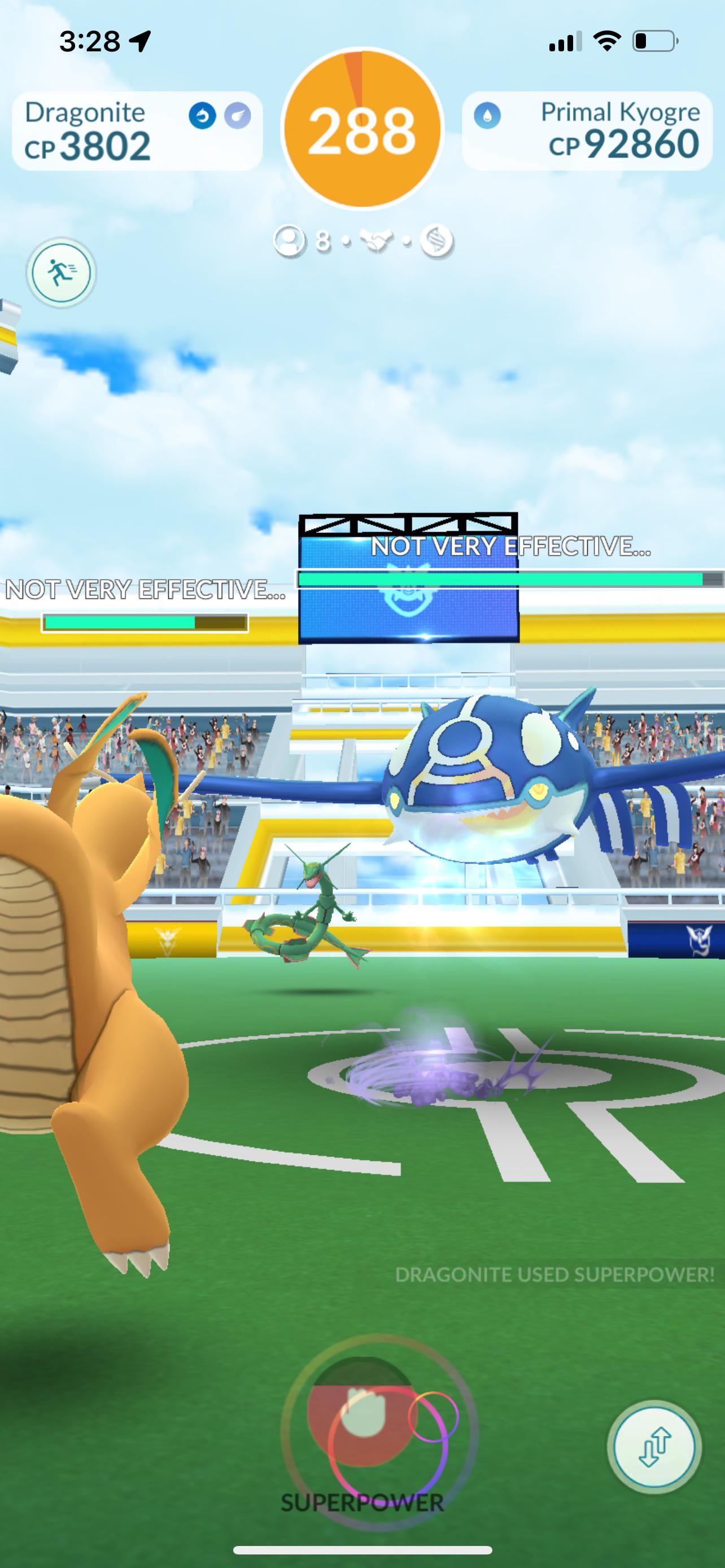Open the swap Pokémon button
Viewport: 725px width, 1568px height.
click(654, 1447)
